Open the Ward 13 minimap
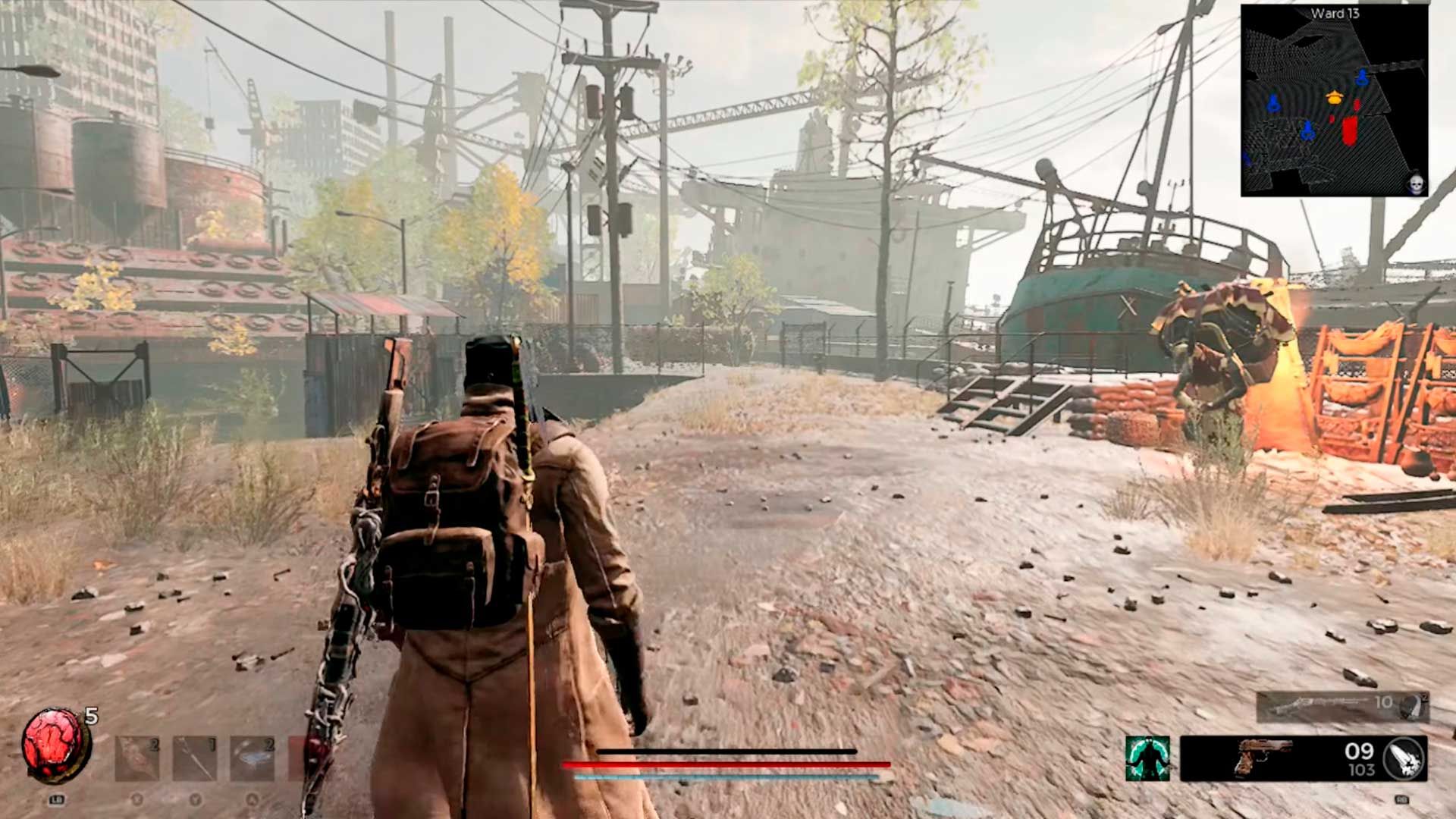The width and height of the screenshot is (1456, 819). (x=1334, y=101)
